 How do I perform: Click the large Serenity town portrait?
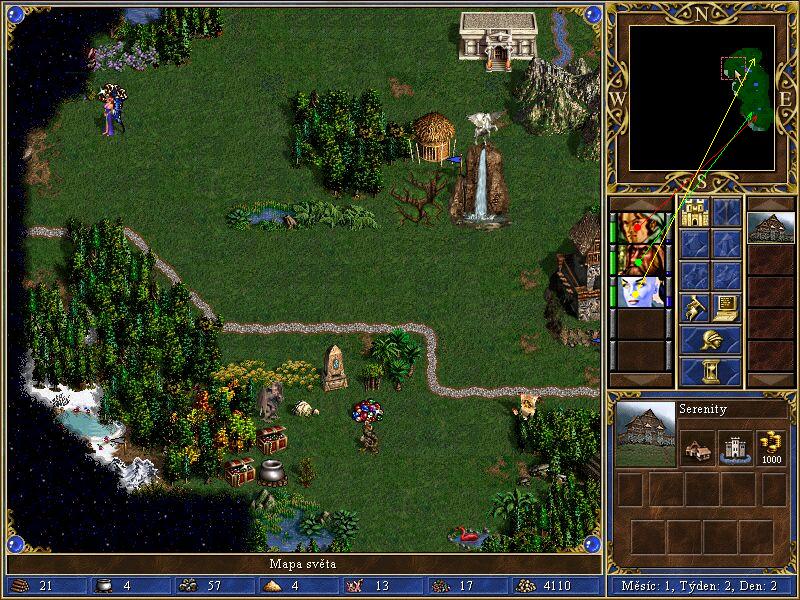[x=644, y=433]
